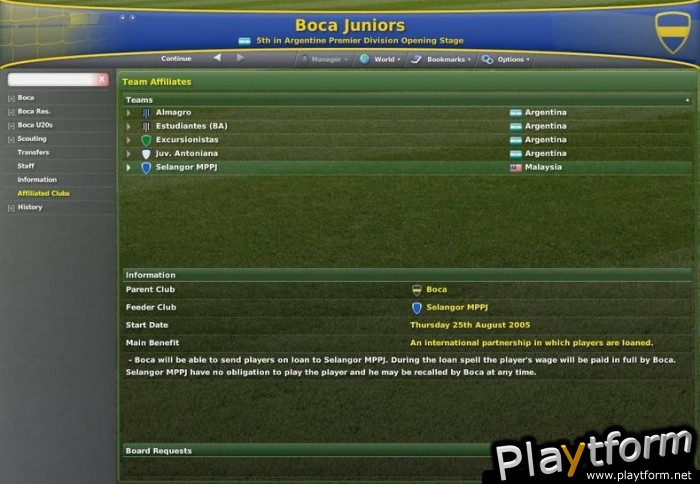Select Estudiantes (BA) in the teams list
The width and height of the screenshot is (700, 484).
(x=191, y=126)
